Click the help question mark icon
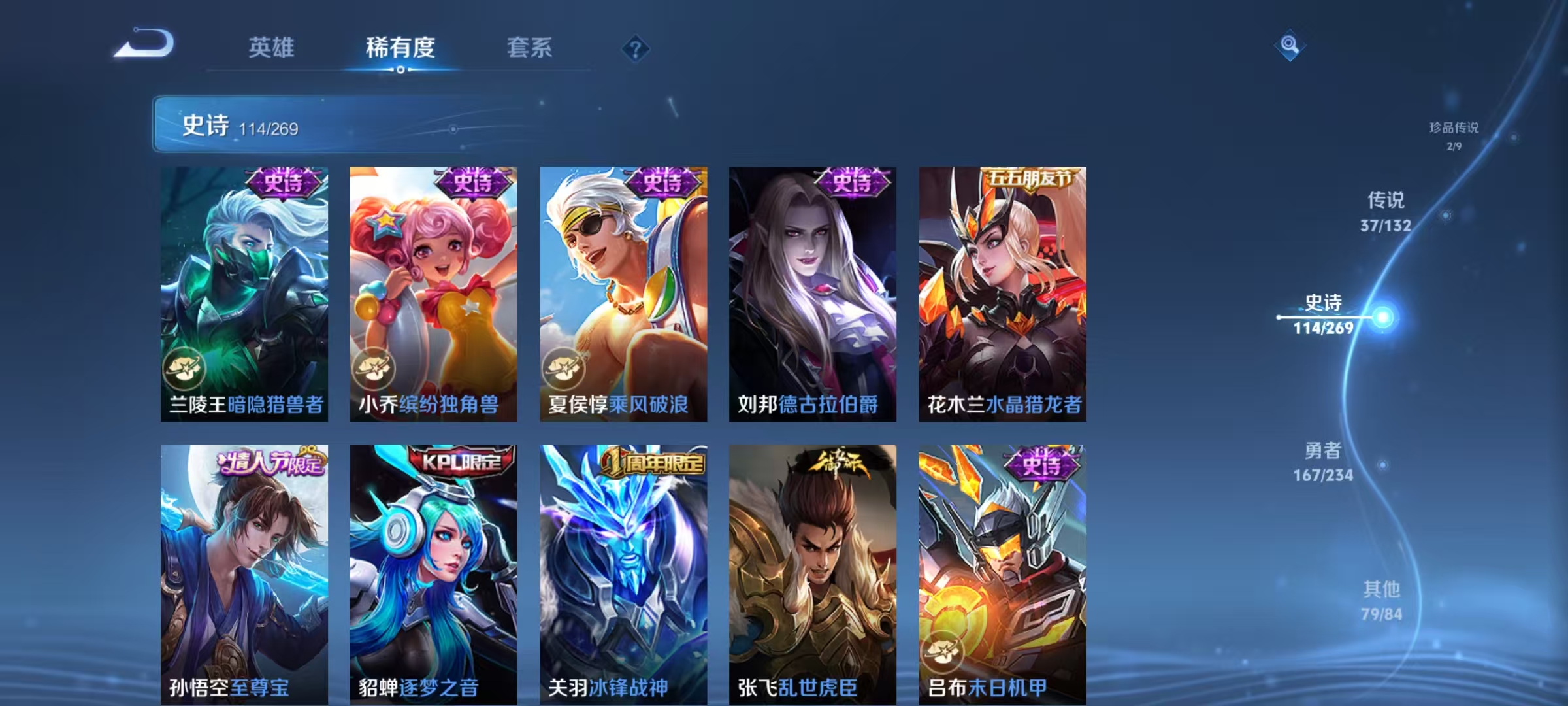Viewport: 1568px width, 706px height. pos(636,49)
